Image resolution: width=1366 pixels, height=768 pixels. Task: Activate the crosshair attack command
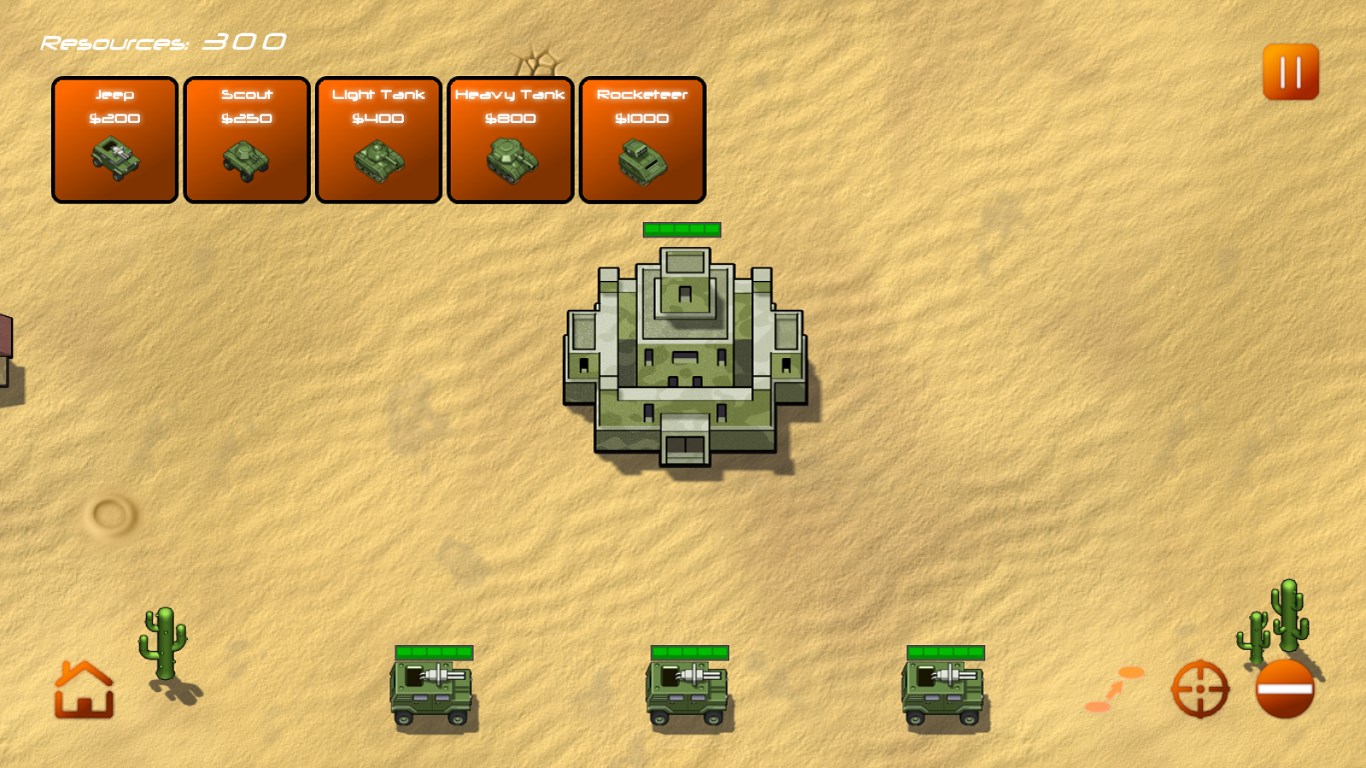pyautogui.click(x=1199, y=689)
